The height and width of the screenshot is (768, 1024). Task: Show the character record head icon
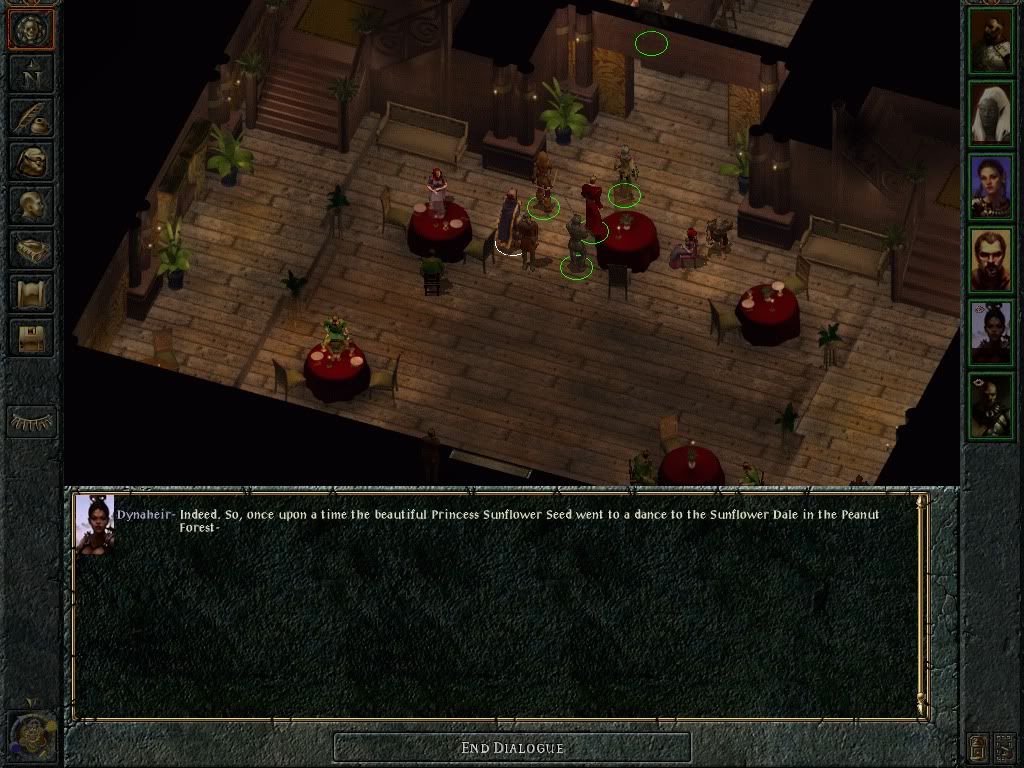pos(31,205)
